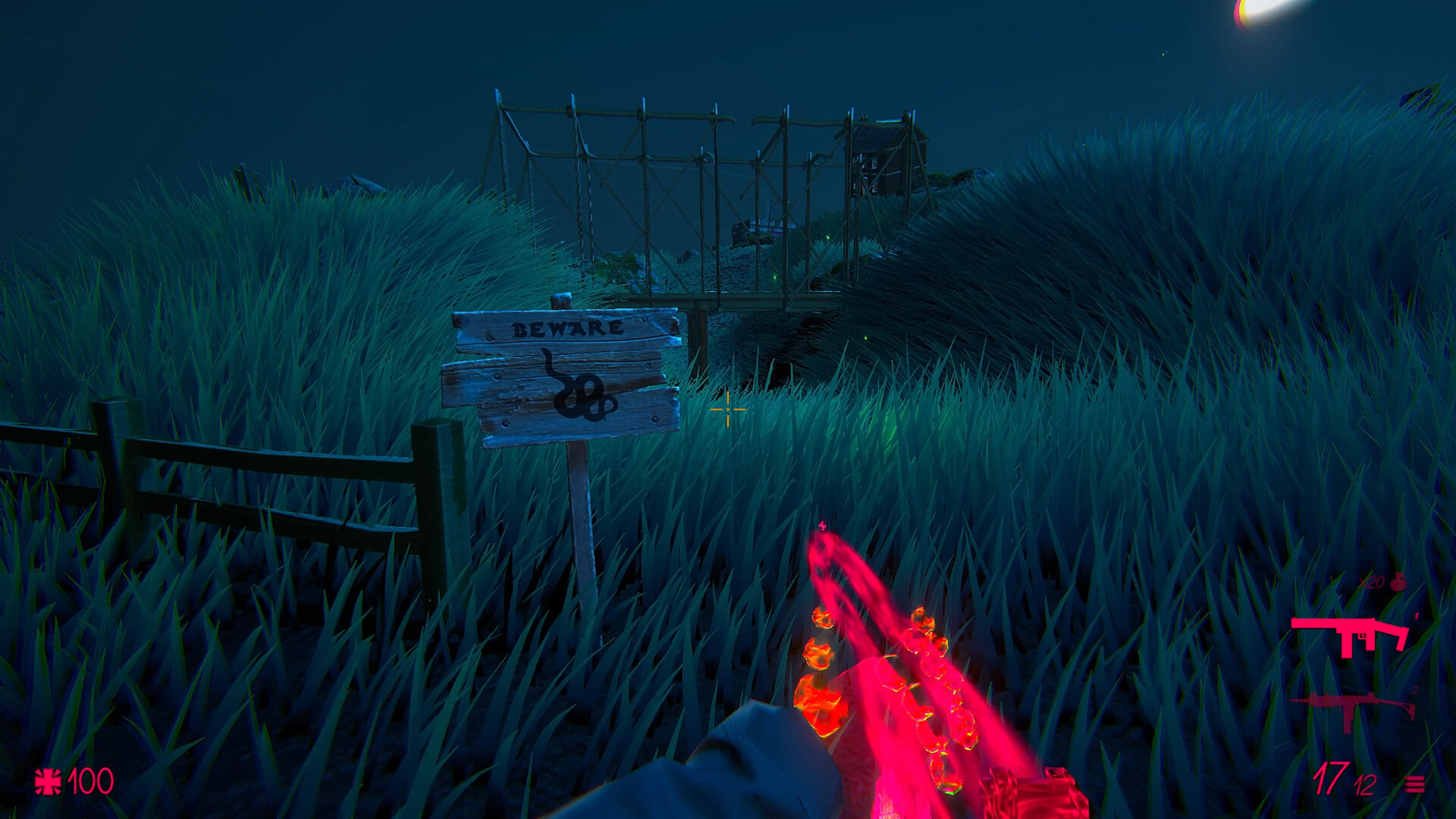Click the orange crosshair at screen center

point(727,409)
